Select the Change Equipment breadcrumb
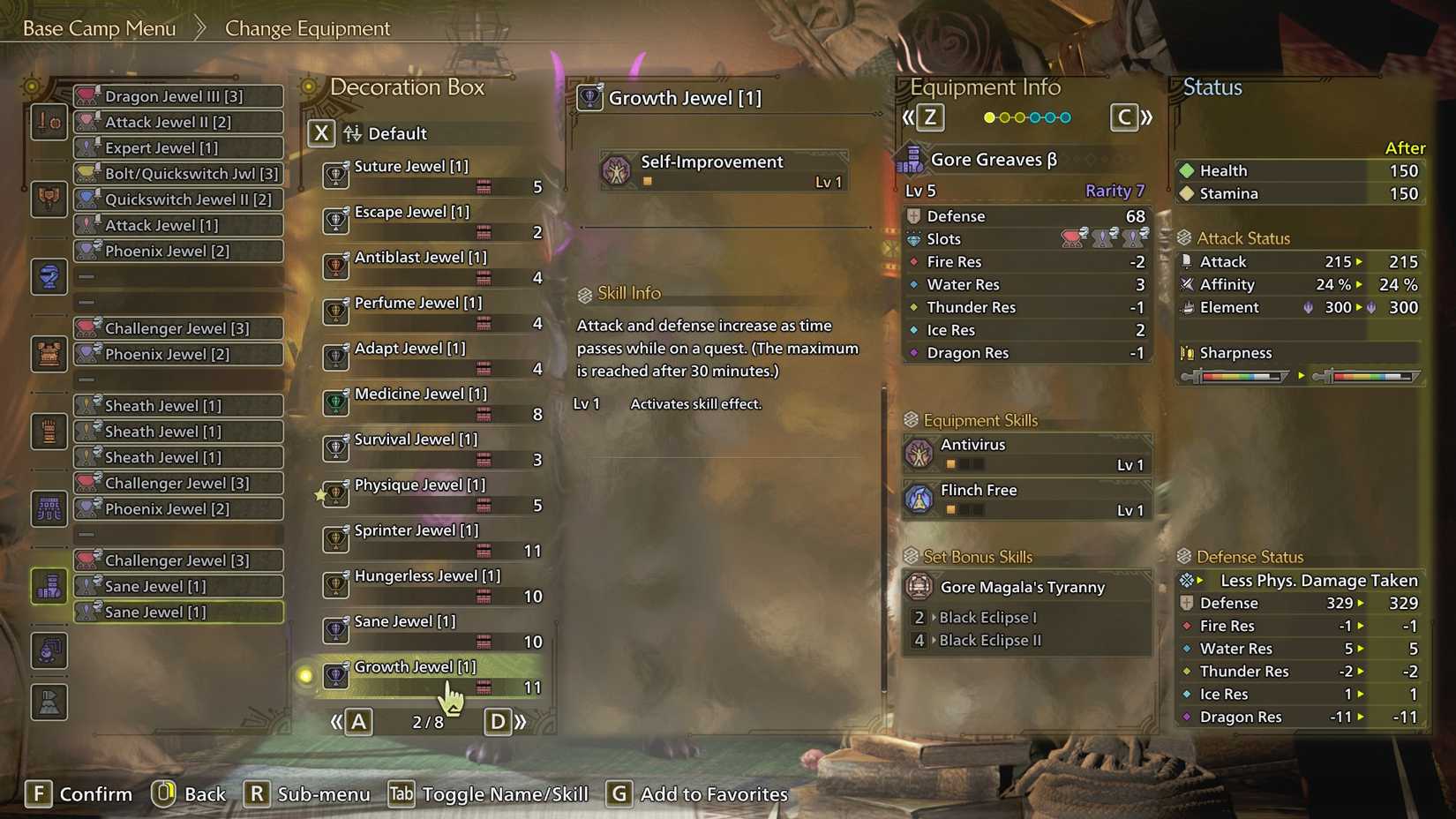1456x819 pixels. [x=306, y=28]
